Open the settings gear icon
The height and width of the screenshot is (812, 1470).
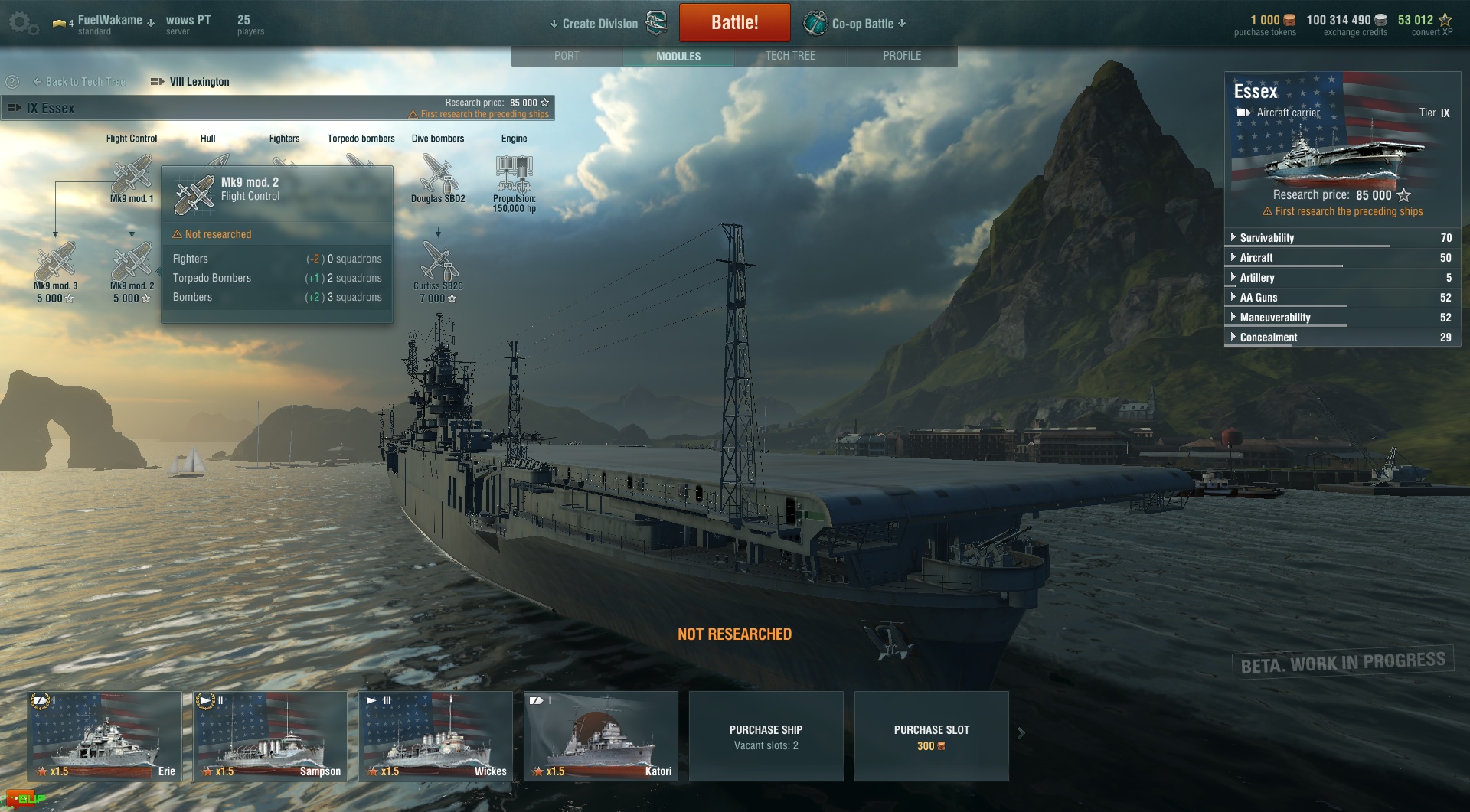click(x=21, y=23)
